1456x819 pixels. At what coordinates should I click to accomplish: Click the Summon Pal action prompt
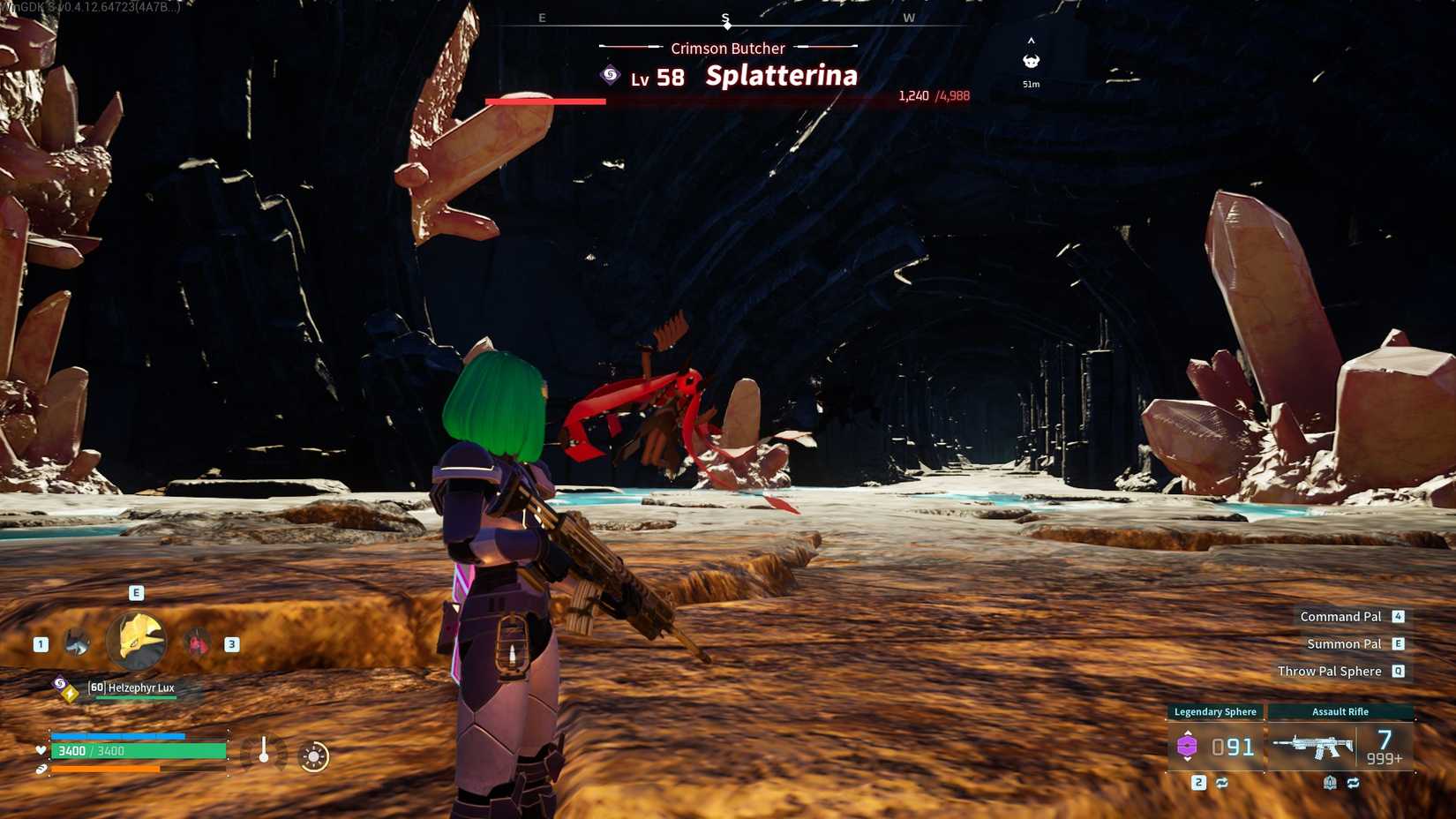pos(1343,643)
